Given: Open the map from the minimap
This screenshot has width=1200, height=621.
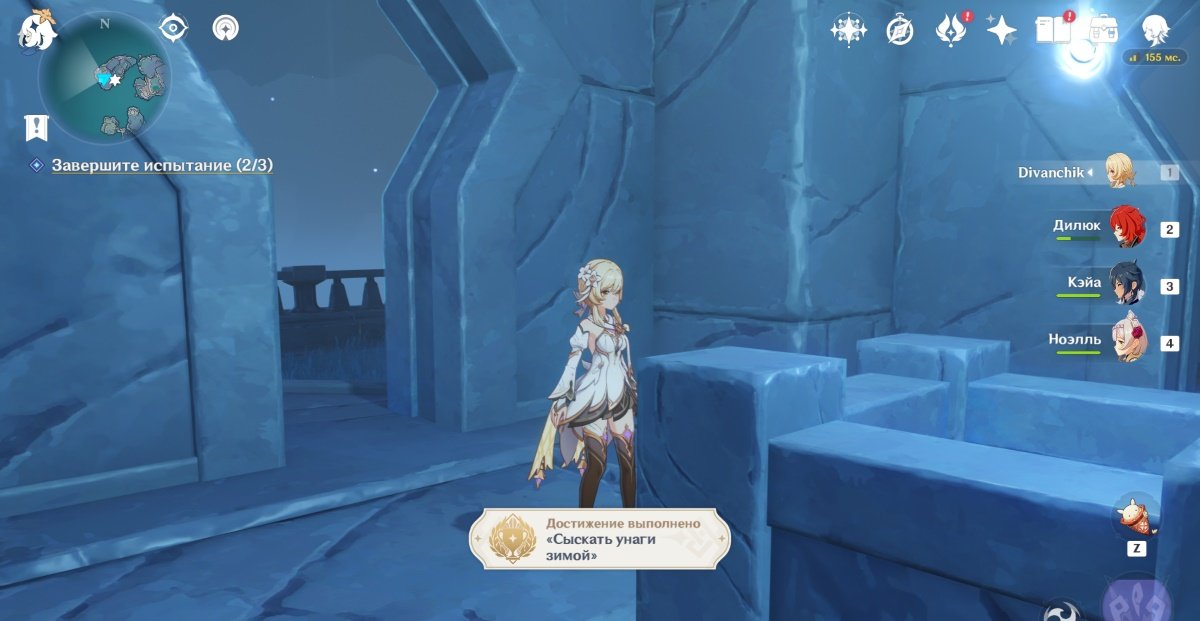Looking at the screenshot, I should pyautogui.click(x=104, y=78).
